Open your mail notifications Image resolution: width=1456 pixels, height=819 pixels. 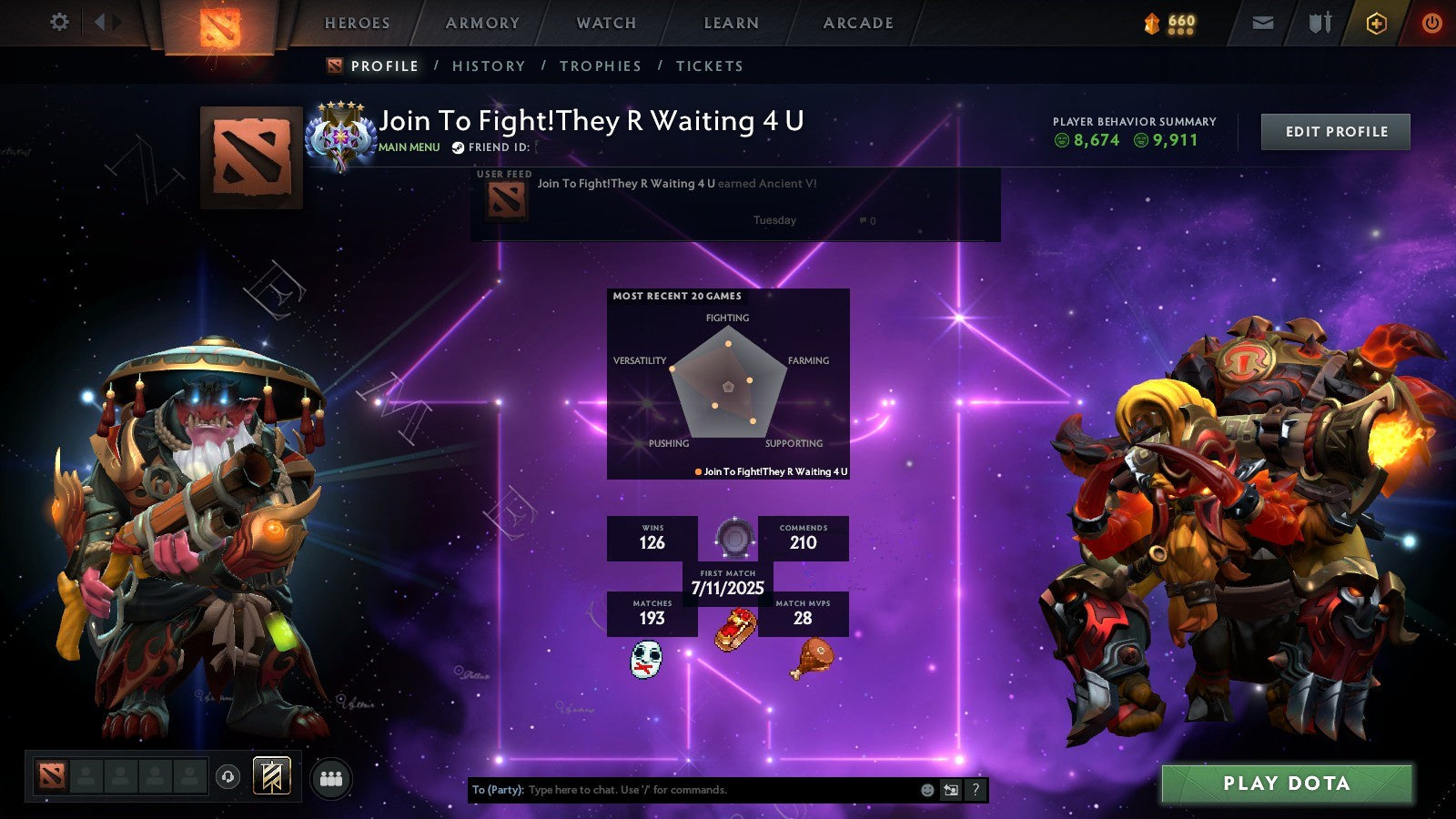(1263, 23)
